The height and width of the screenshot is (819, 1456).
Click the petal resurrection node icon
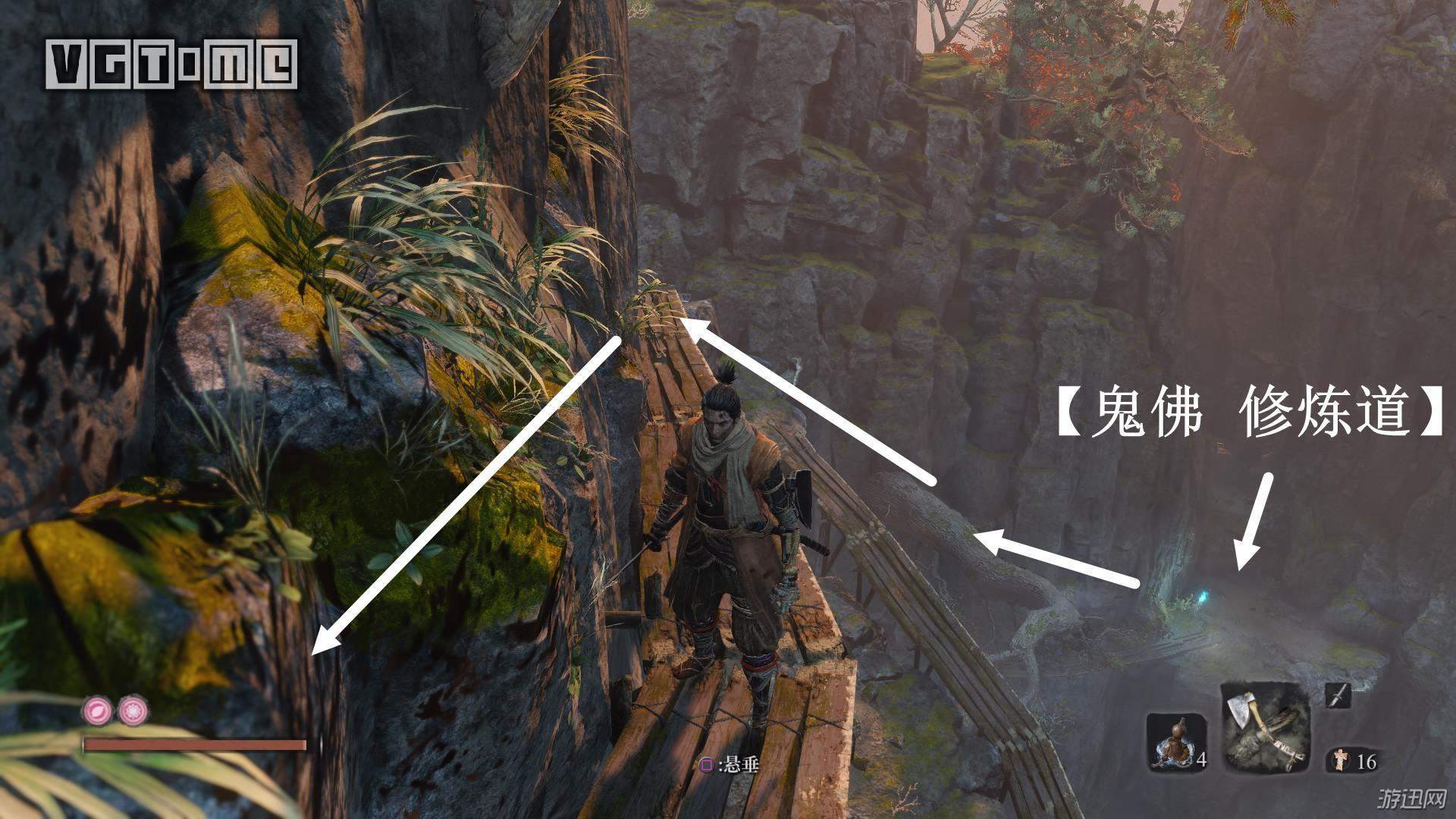(98, 711)
